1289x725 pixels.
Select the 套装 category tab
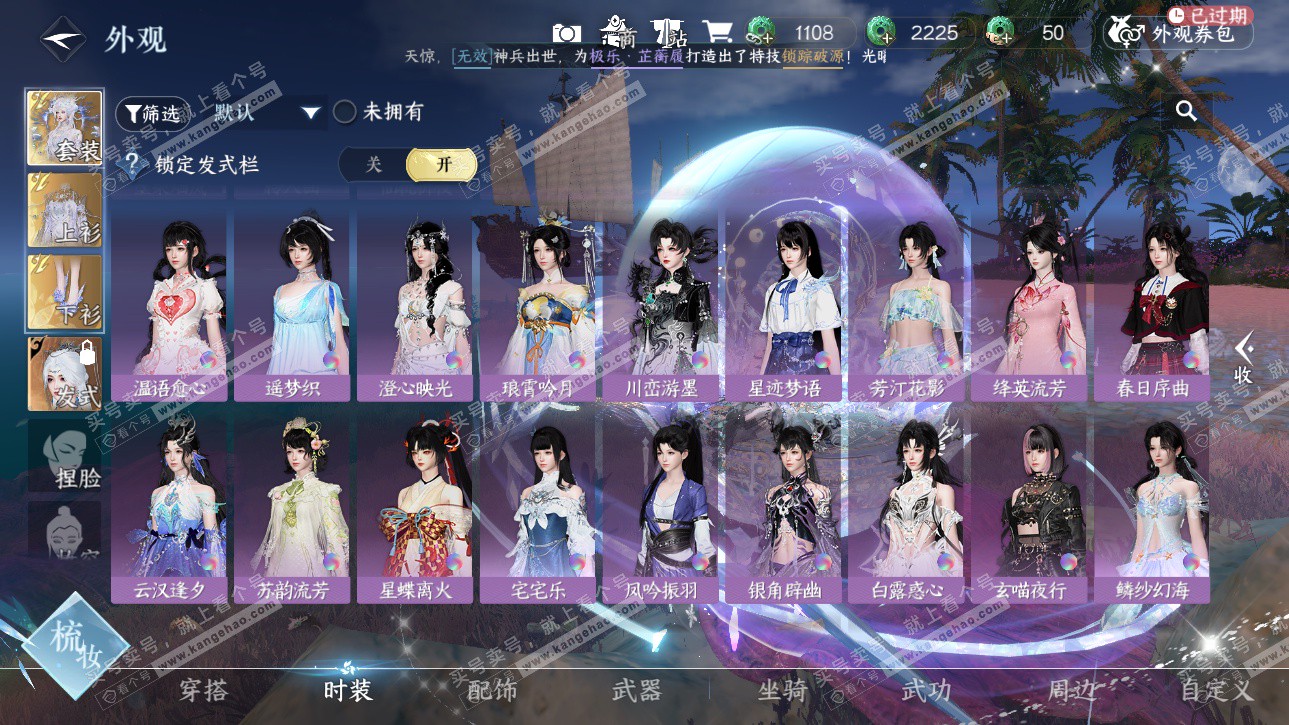[64, 127]
